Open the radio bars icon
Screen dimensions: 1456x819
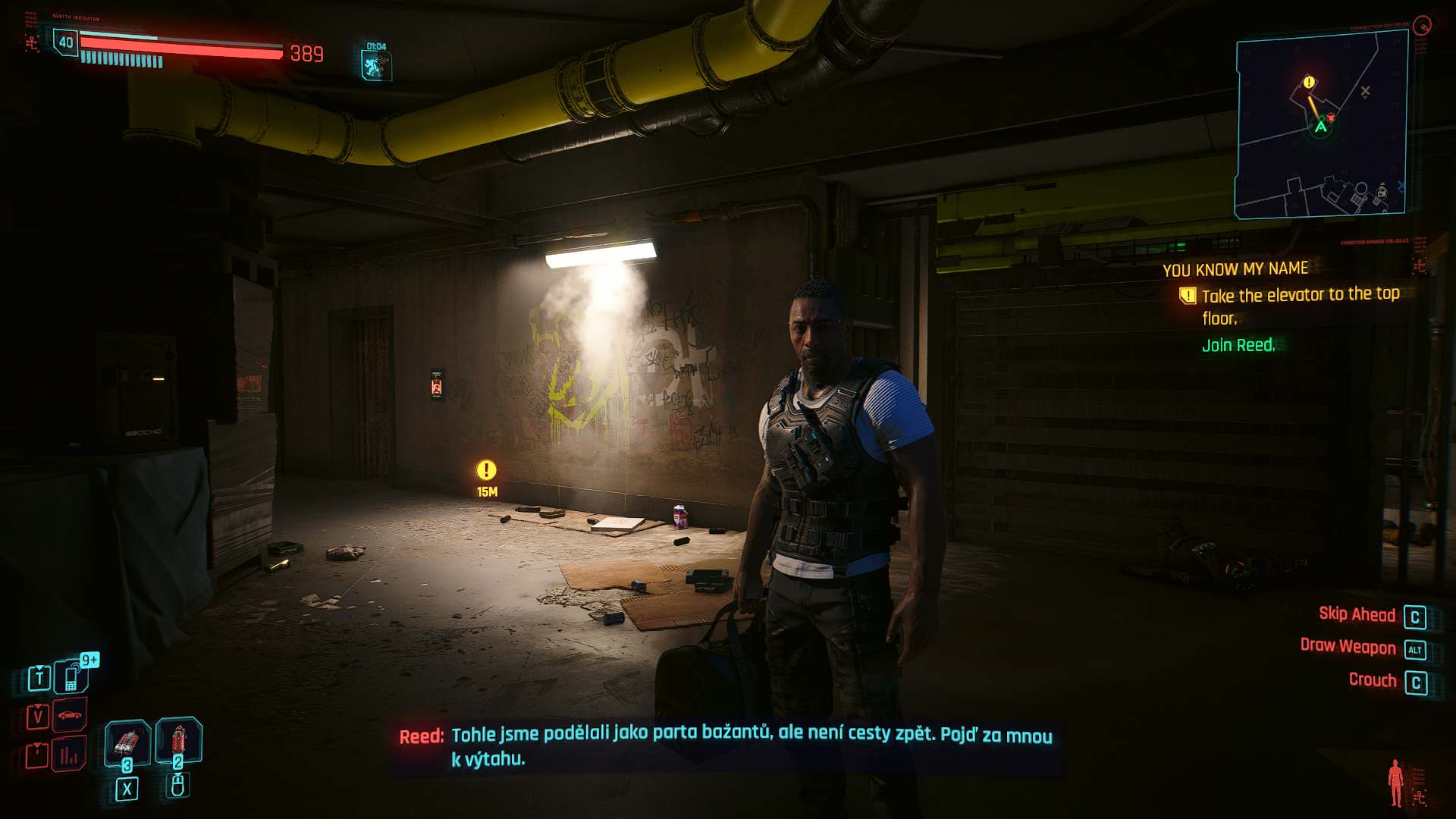[69, 755]
